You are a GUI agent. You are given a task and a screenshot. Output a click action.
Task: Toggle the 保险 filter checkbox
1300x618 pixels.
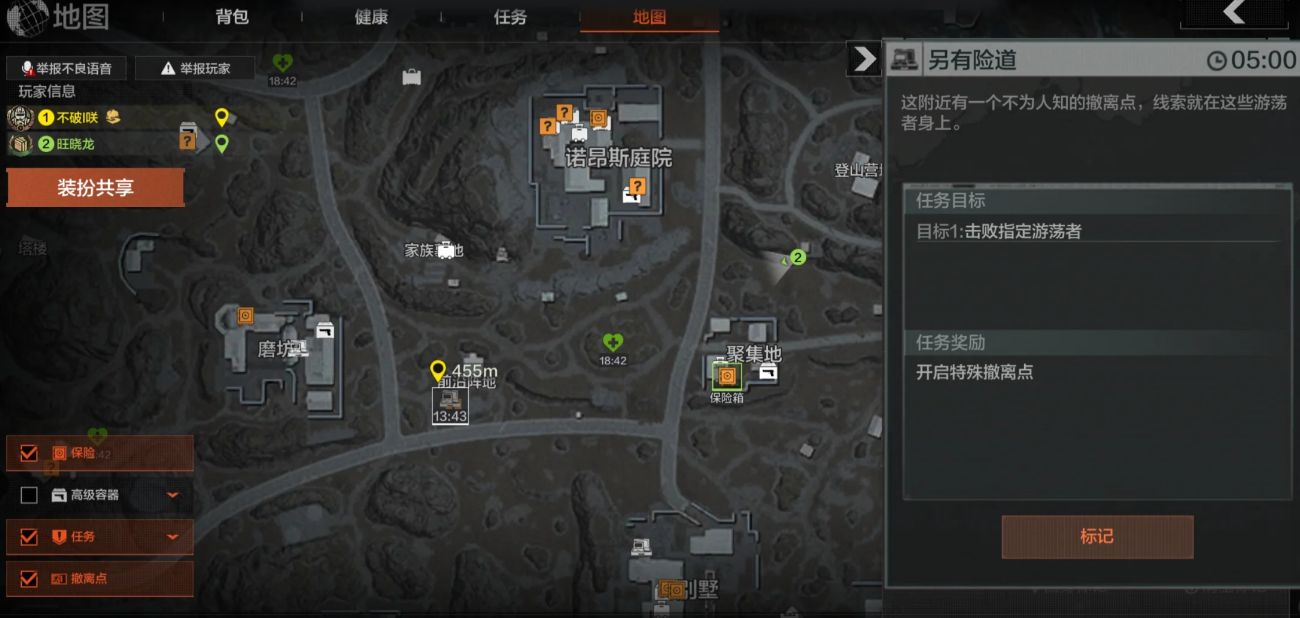tap(29, 453)
